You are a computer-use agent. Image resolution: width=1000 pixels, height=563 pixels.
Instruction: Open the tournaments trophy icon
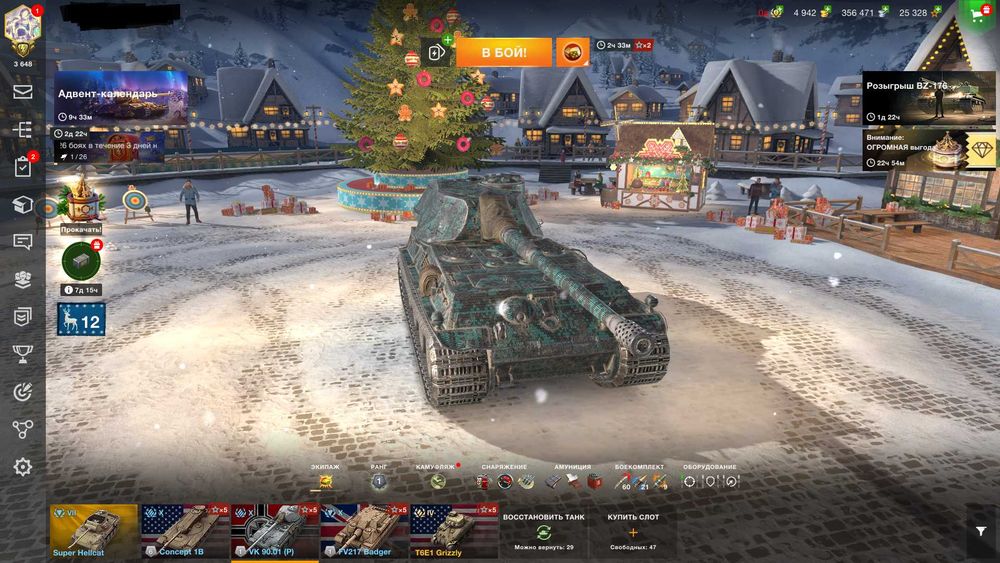tap(22, 353)
